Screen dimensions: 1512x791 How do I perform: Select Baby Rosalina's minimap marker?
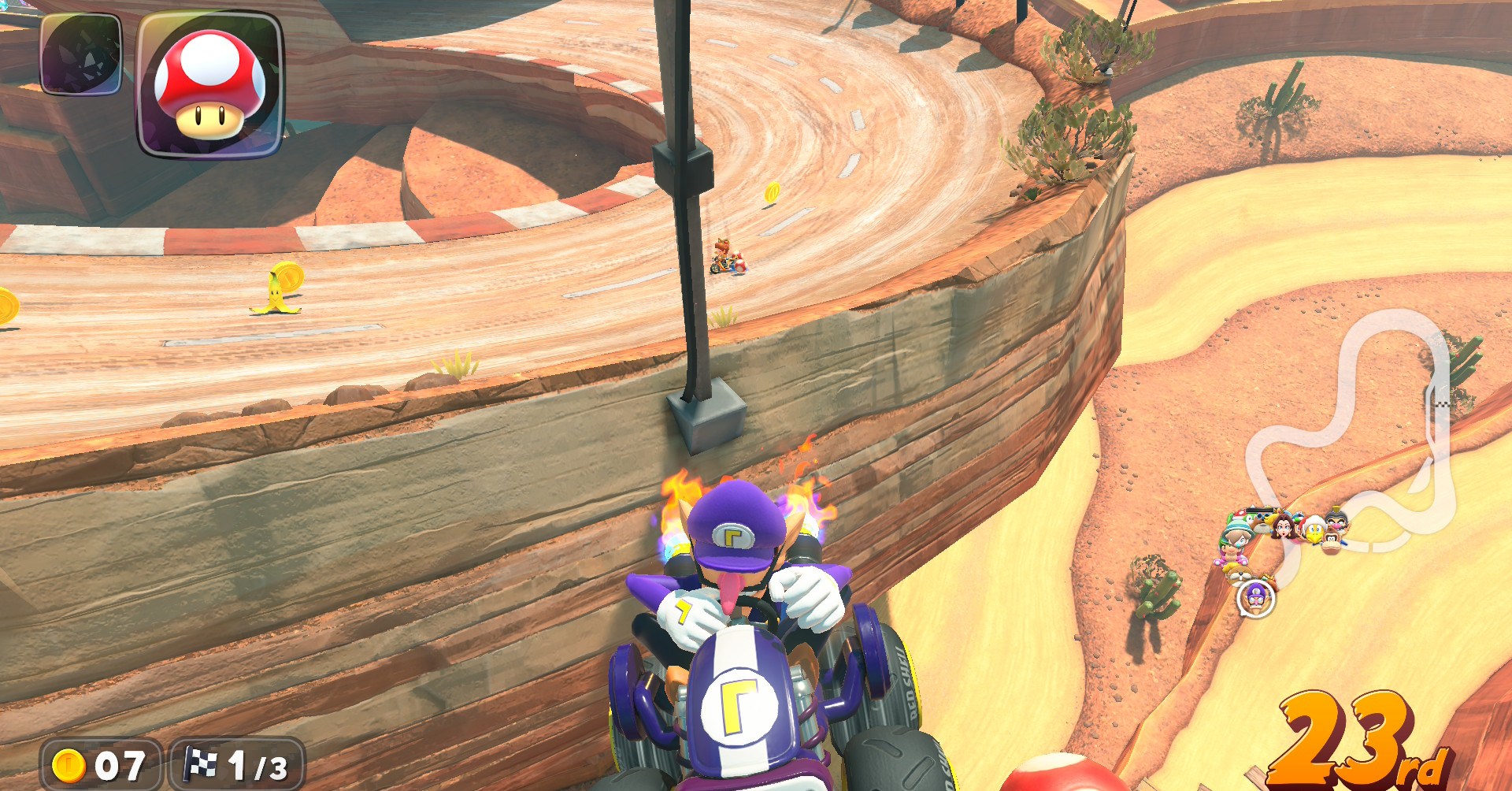1237,538
